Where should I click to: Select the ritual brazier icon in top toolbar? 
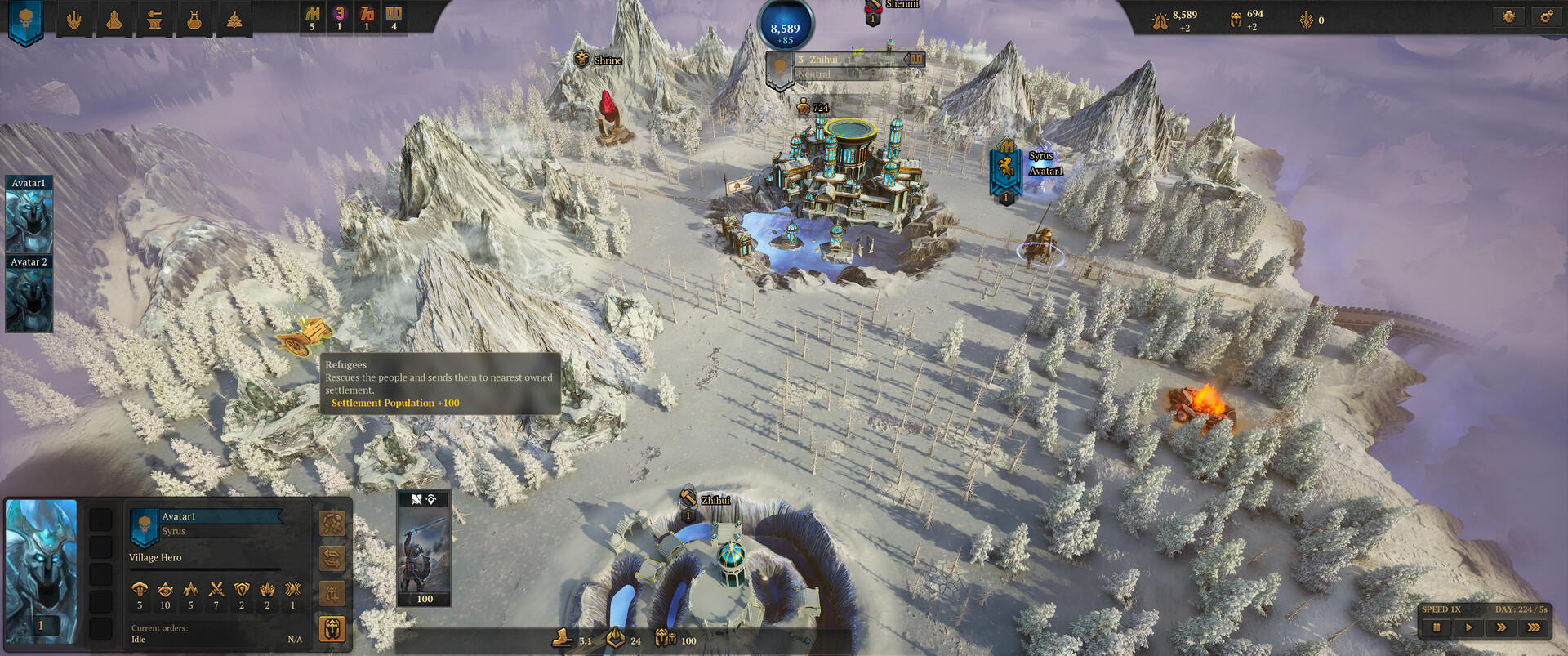(x=234, y=18)
